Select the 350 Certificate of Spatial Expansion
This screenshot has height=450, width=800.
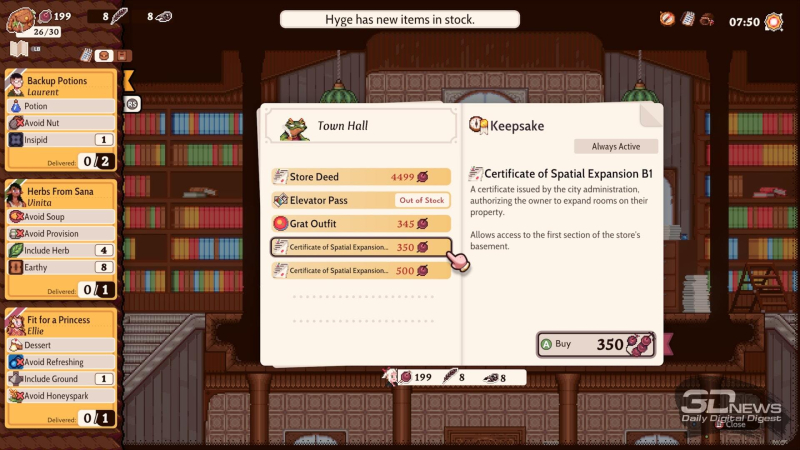coord(360,247)
